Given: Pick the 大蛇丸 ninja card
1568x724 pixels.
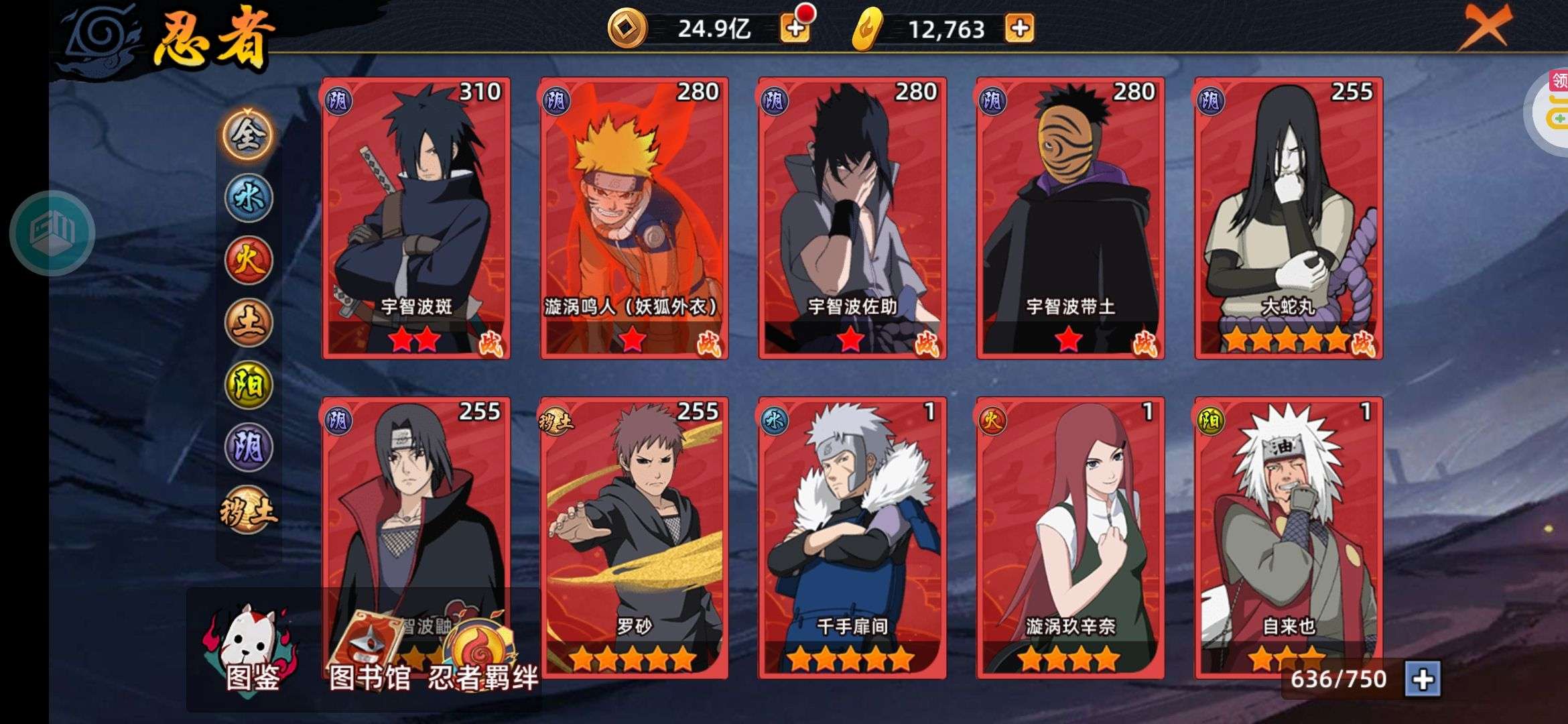Looking at the screenshot, I should (x=1288, y=218).
